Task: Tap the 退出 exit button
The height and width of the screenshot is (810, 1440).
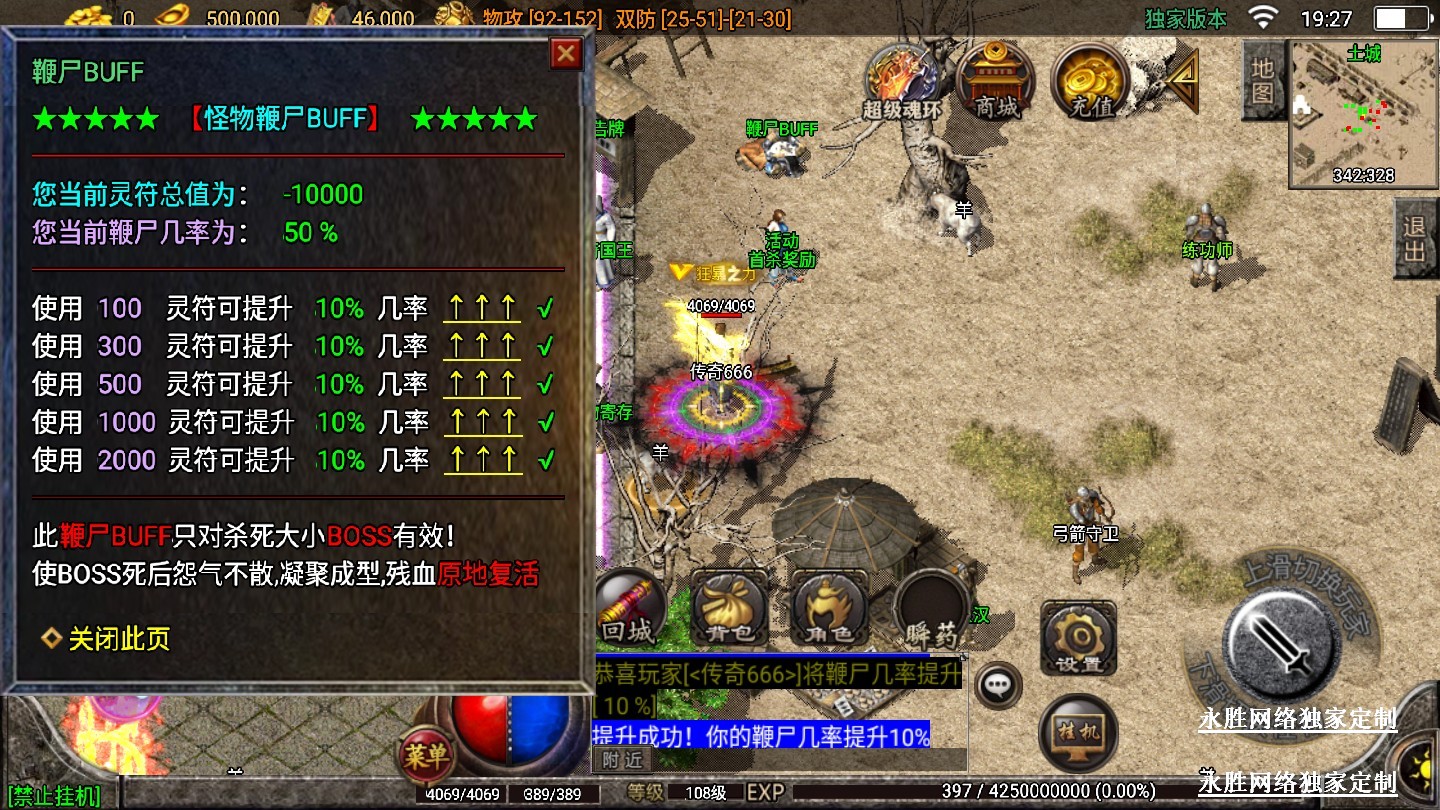Action: pos(1415,238)
